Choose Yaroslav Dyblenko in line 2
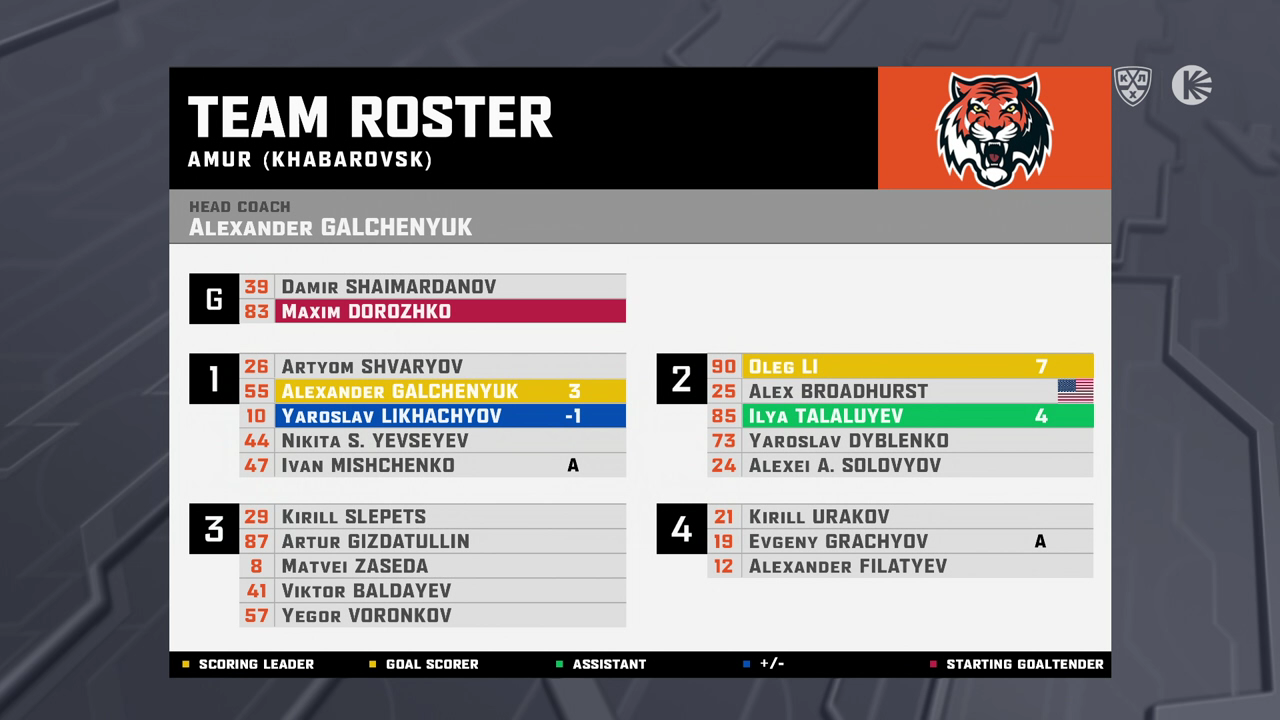1280x720 pixels. [x=900, y=441]
